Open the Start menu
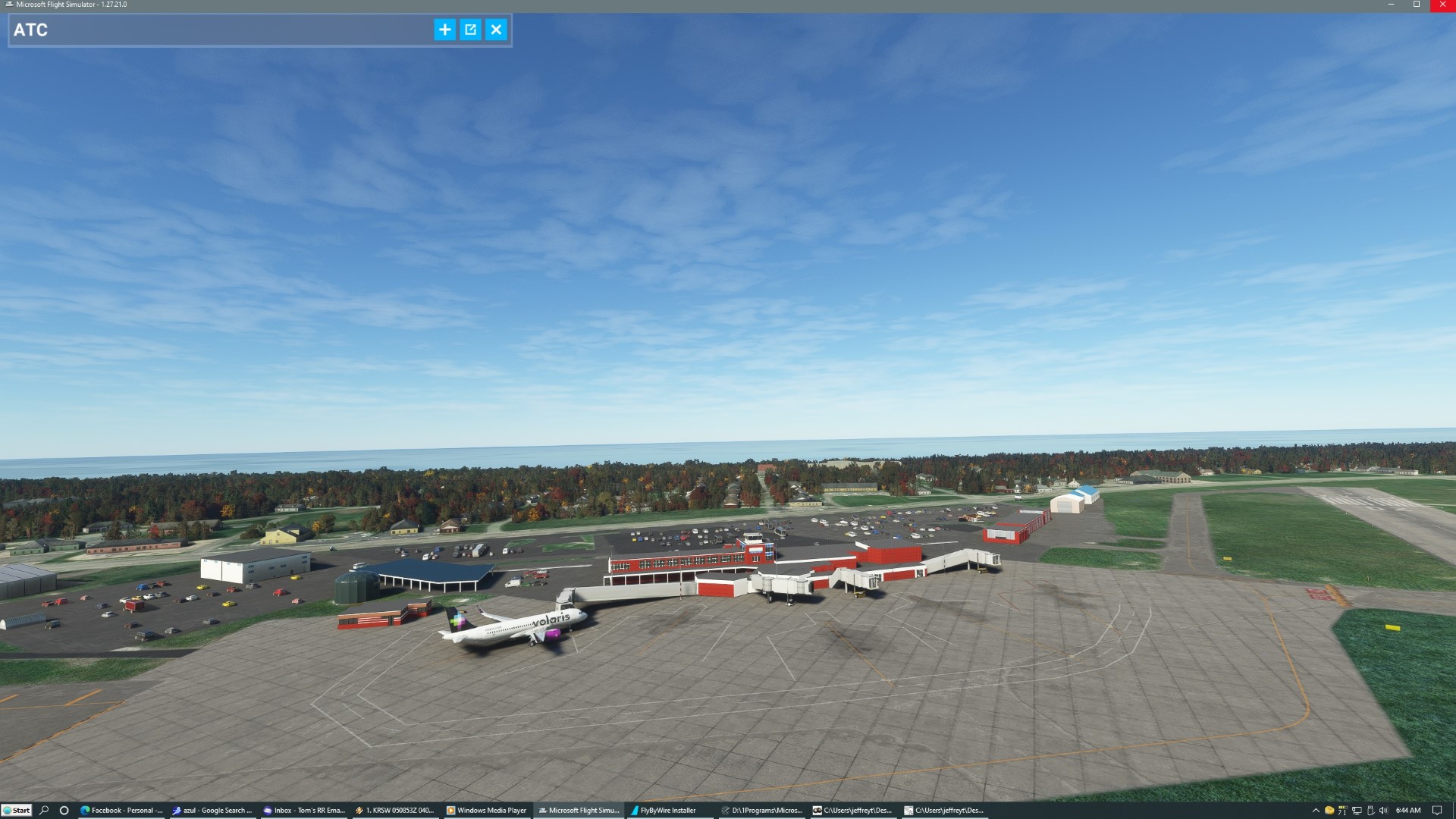Screen dimensions: 1456x819 click(17, 810)
